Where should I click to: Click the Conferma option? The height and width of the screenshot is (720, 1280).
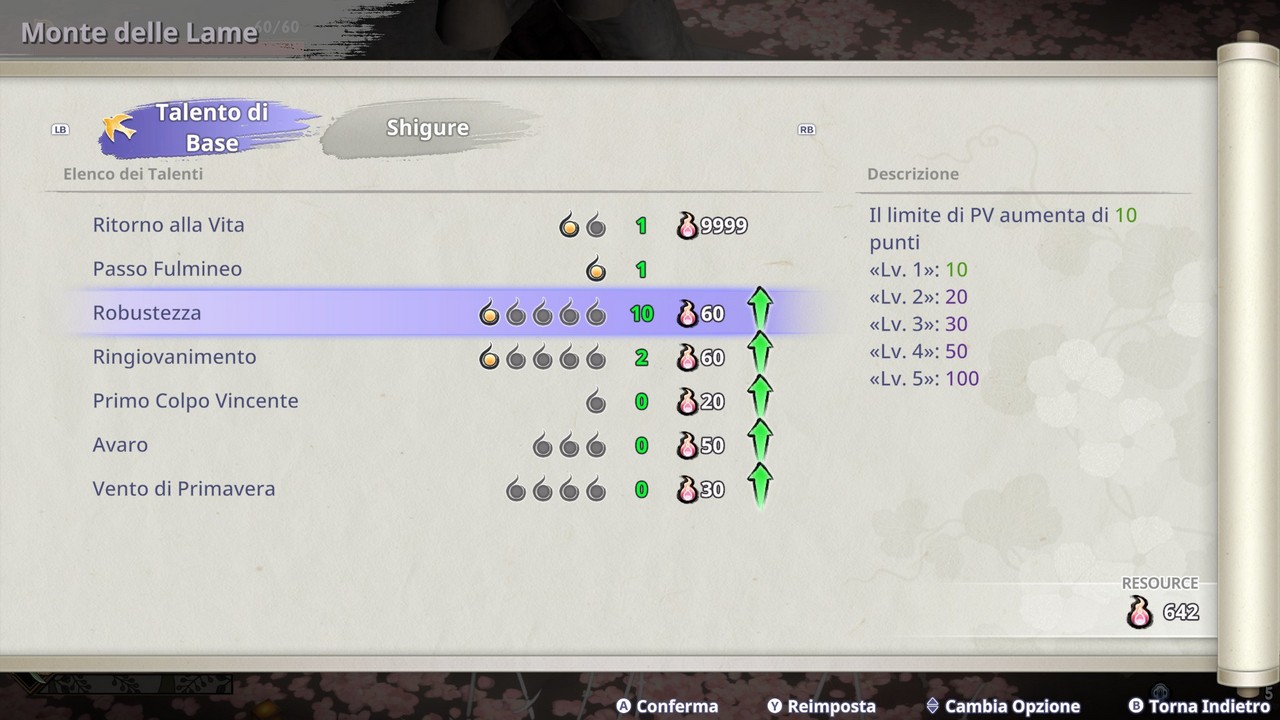[667, 706]
